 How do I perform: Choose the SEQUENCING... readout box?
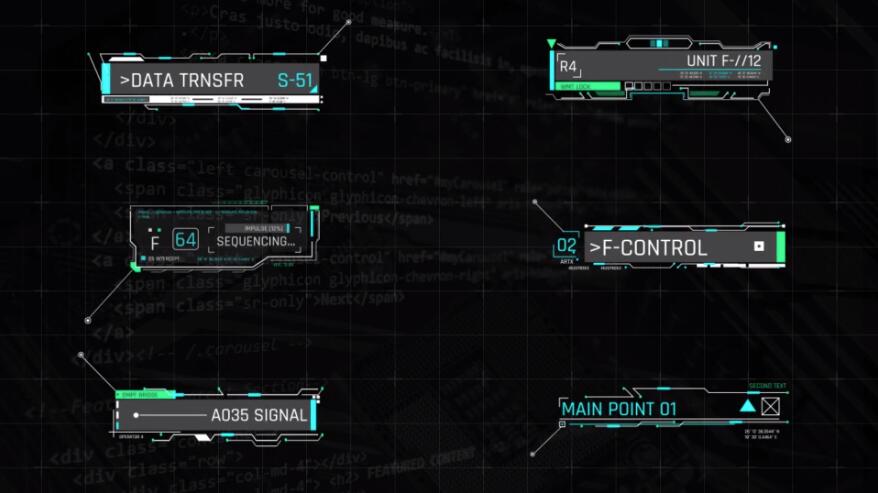(x=256, y=241)
